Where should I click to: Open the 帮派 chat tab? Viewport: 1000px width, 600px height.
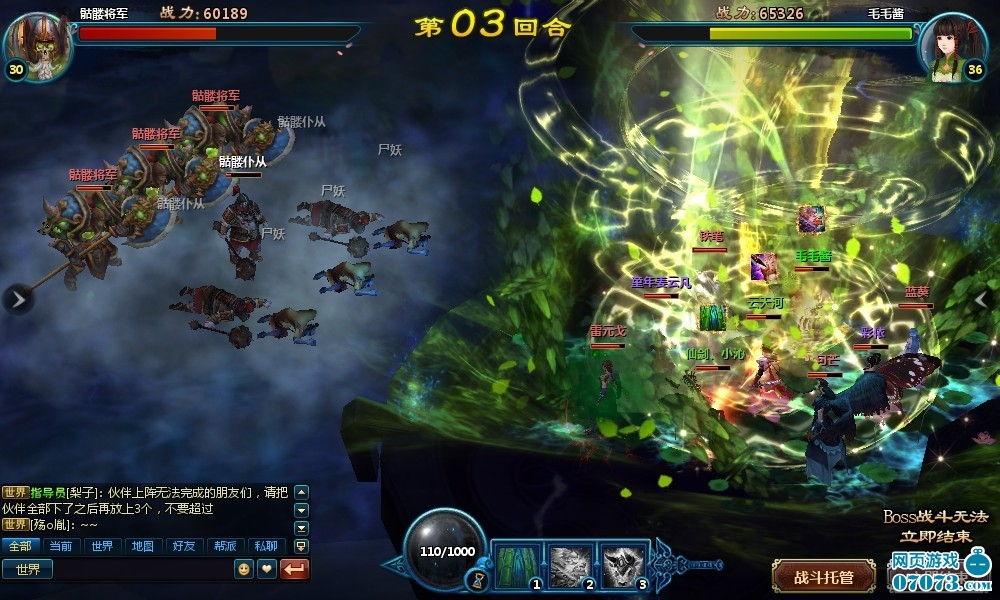coord(224,546)
